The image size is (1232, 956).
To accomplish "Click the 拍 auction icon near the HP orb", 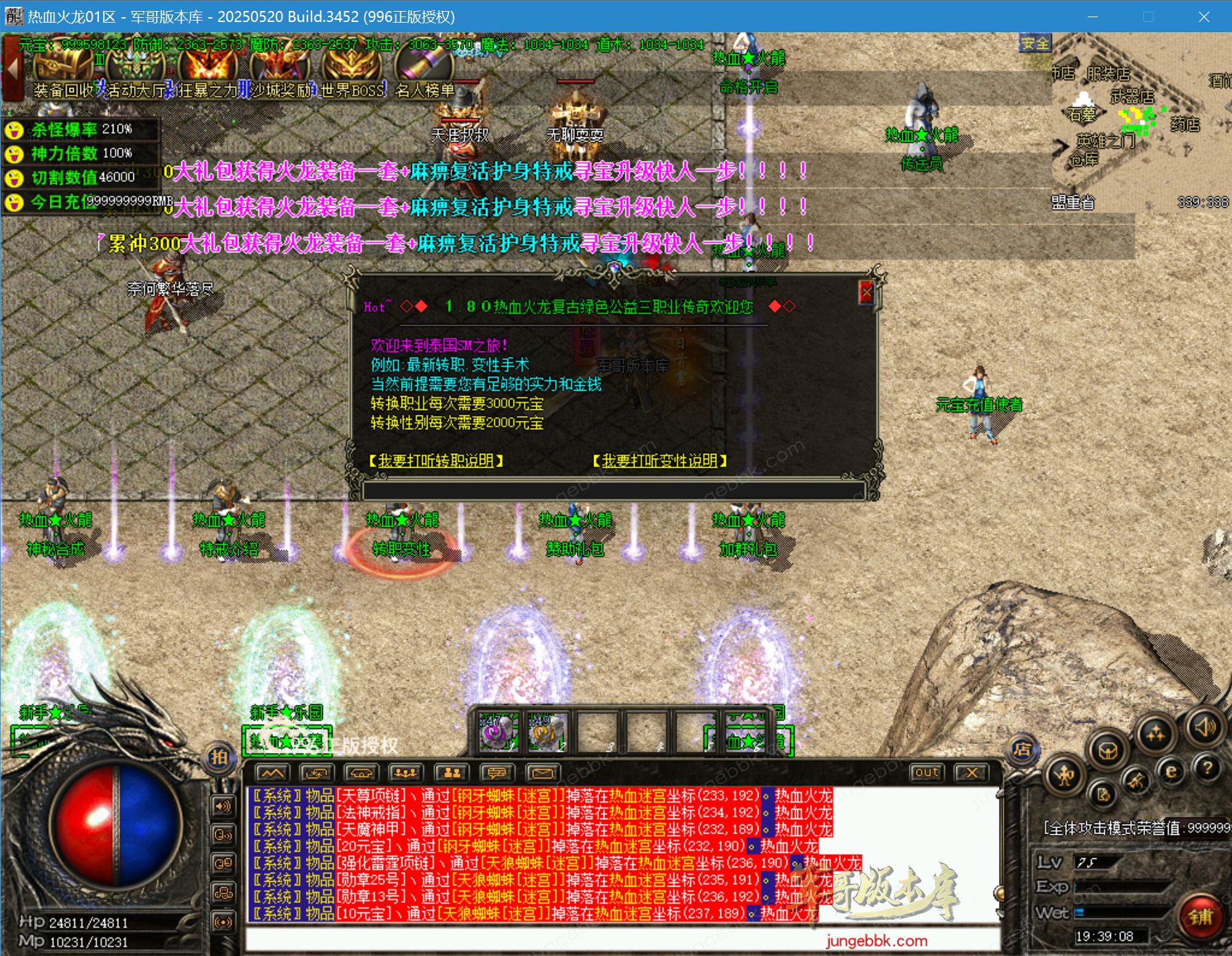I will [x=219, y=757].
